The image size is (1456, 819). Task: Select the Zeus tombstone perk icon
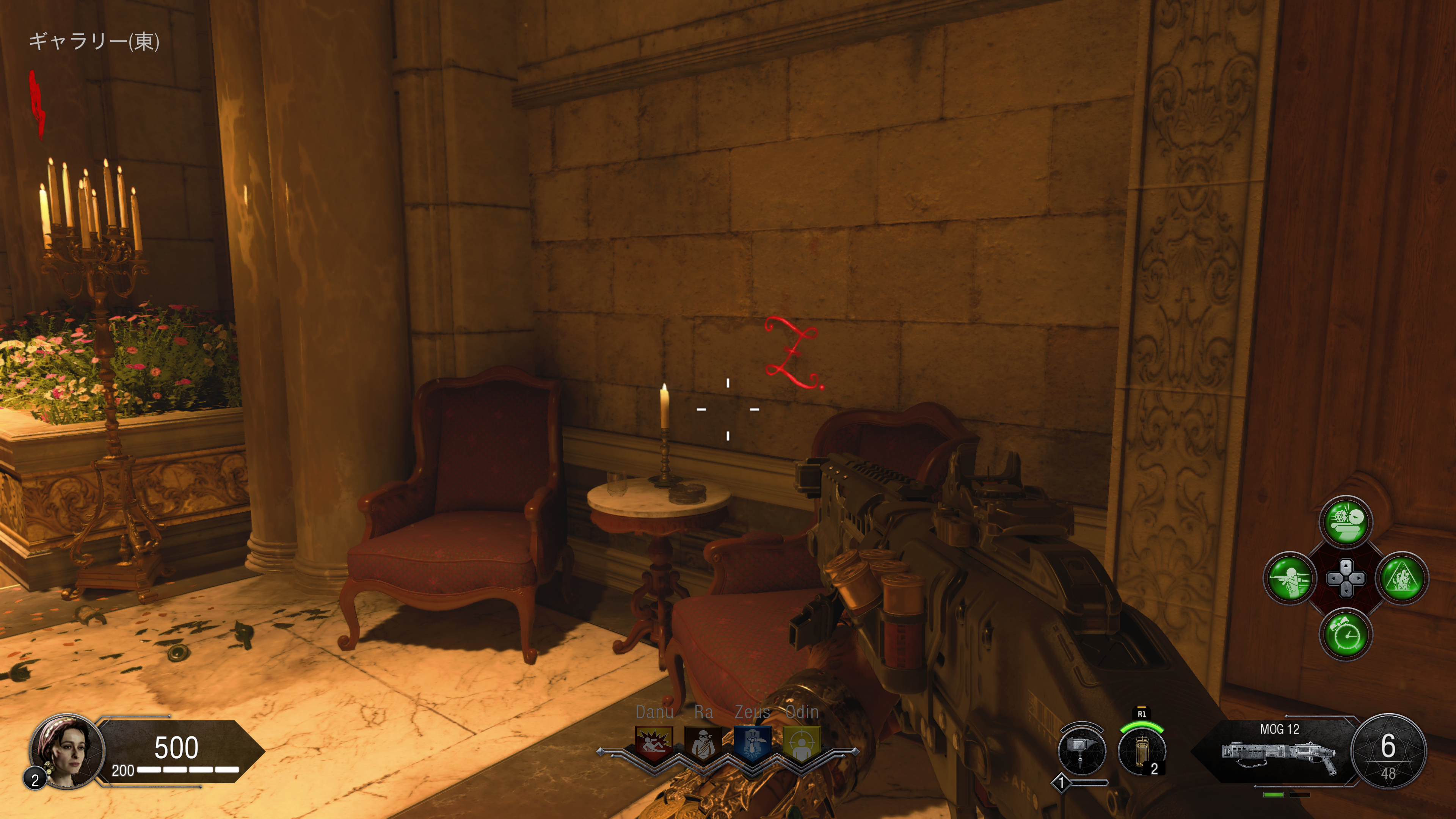click(752, 743)
